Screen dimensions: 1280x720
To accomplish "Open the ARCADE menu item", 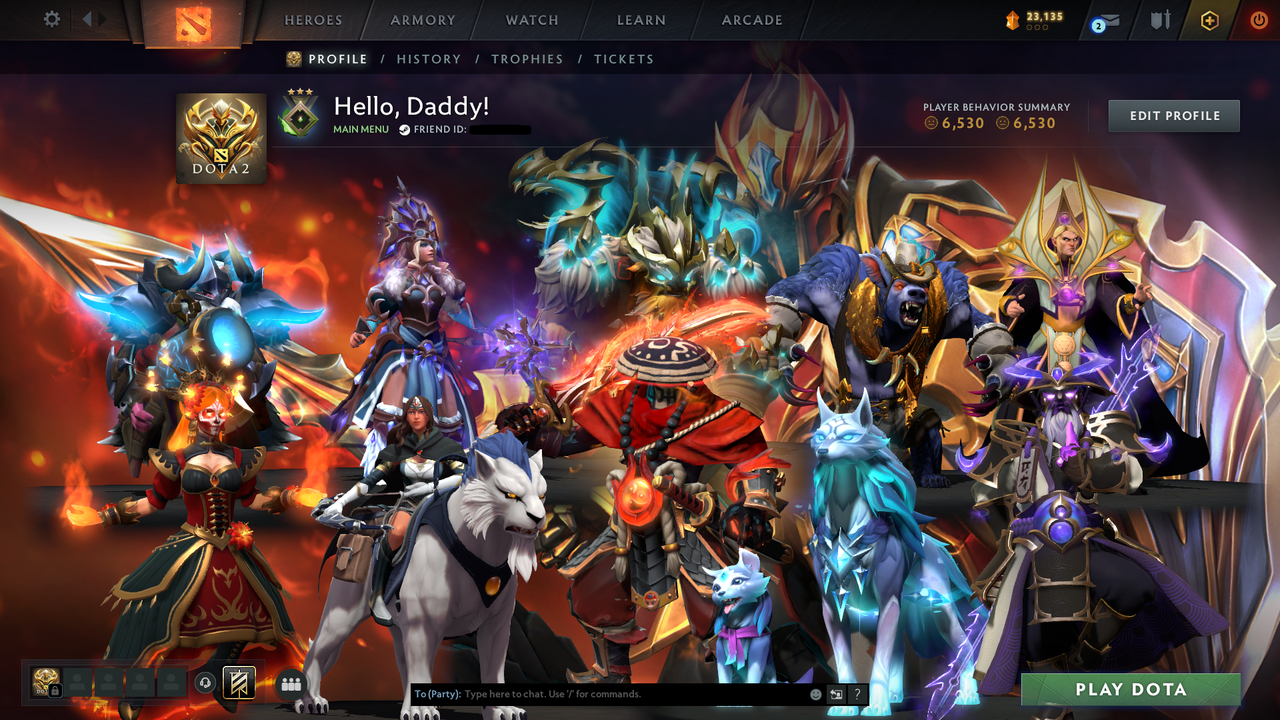I will pyautogui.click(x=751, y=19).
